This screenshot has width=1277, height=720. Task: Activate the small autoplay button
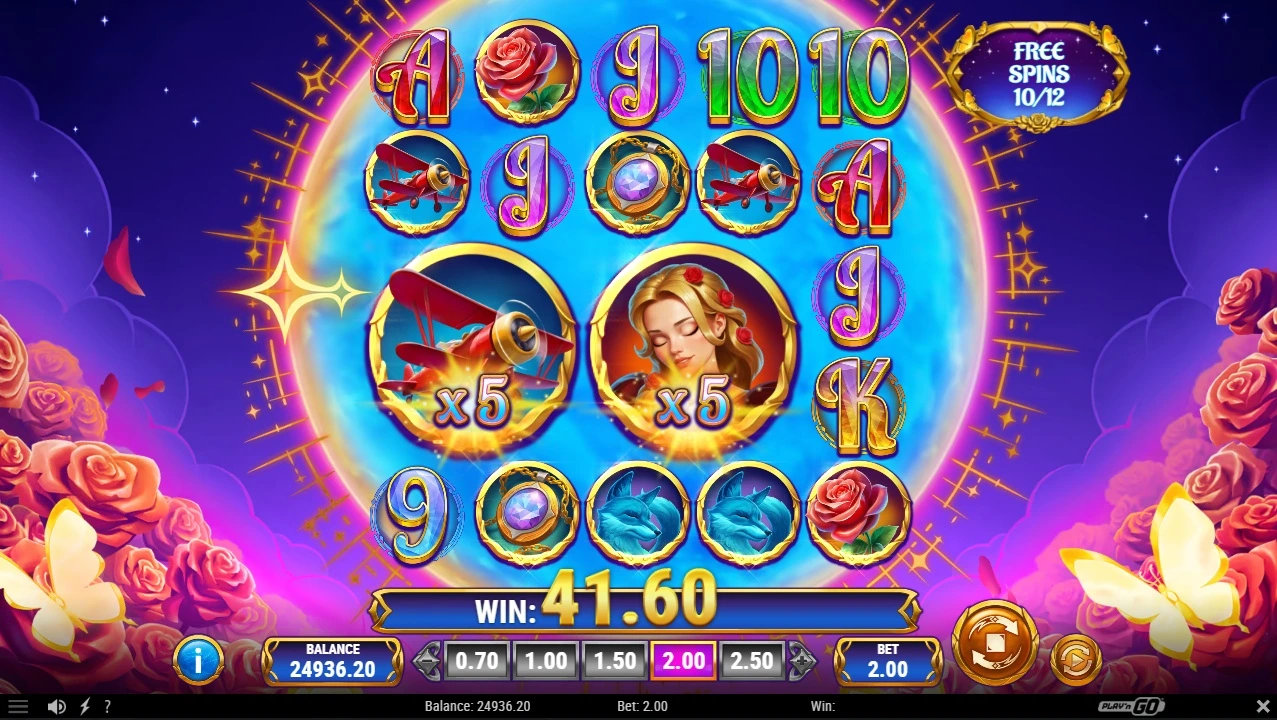coord(1076,659)
